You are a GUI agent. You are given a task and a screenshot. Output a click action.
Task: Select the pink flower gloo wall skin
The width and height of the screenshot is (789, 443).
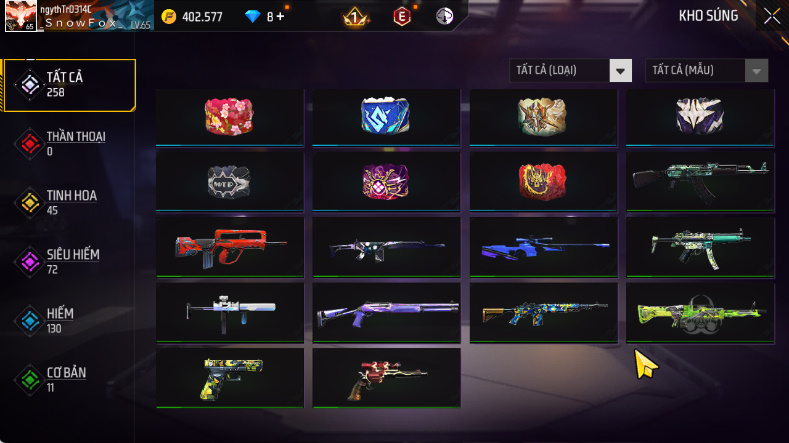[230, 116]
